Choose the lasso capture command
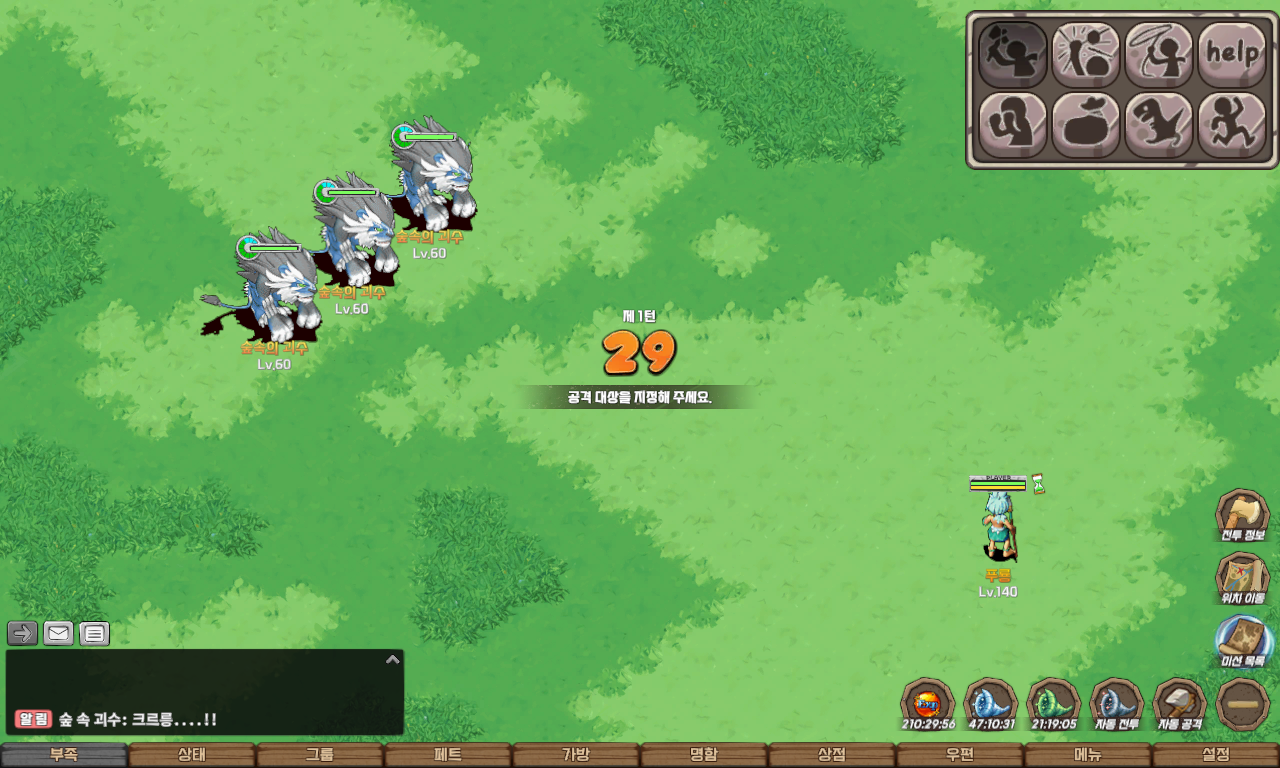The height and width of the screenshot is (768, 1280). point(1159,54)
